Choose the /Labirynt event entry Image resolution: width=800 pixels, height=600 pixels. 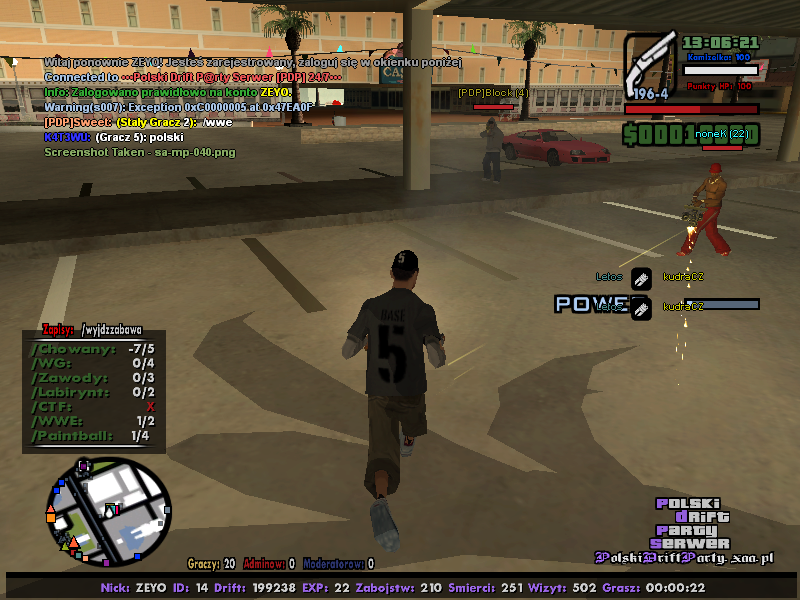(x=93, y=392)
